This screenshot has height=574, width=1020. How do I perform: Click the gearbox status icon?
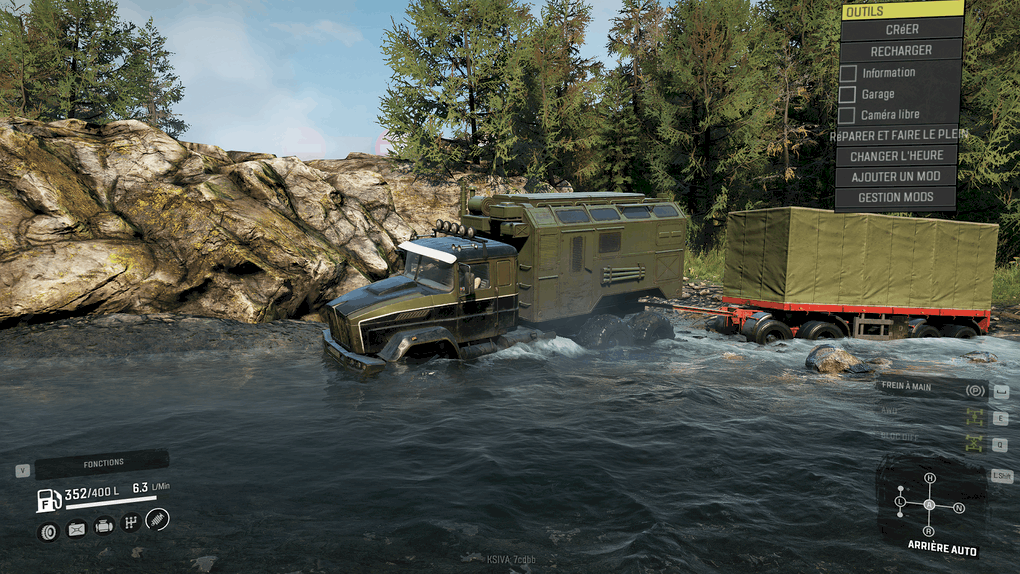point(130,522)
